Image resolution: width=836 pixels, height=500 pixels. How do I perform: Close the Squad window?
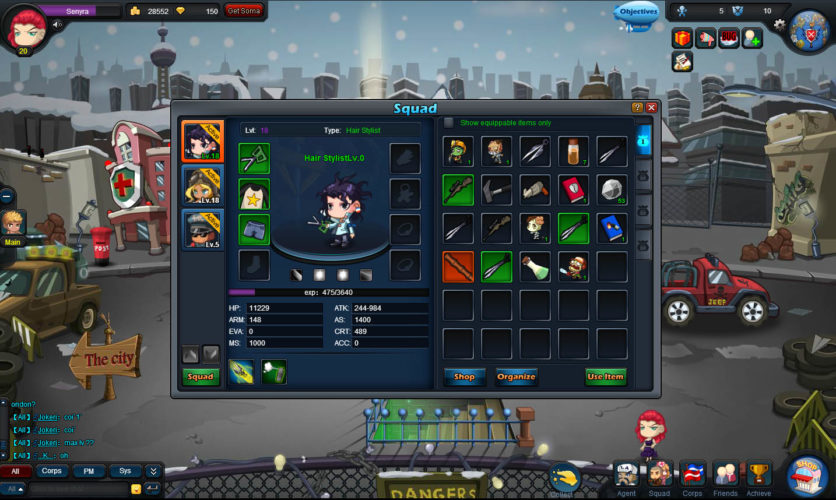pos(651,107)
